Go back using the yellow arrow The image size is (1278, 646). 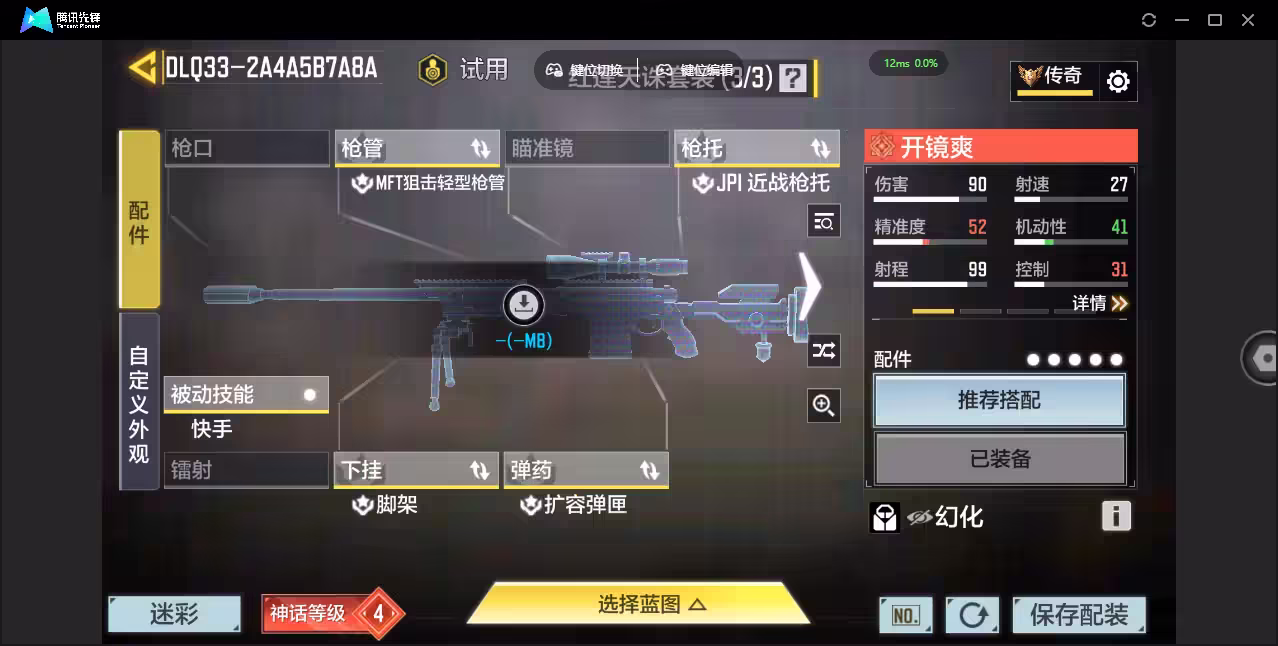tap(143, 68)
